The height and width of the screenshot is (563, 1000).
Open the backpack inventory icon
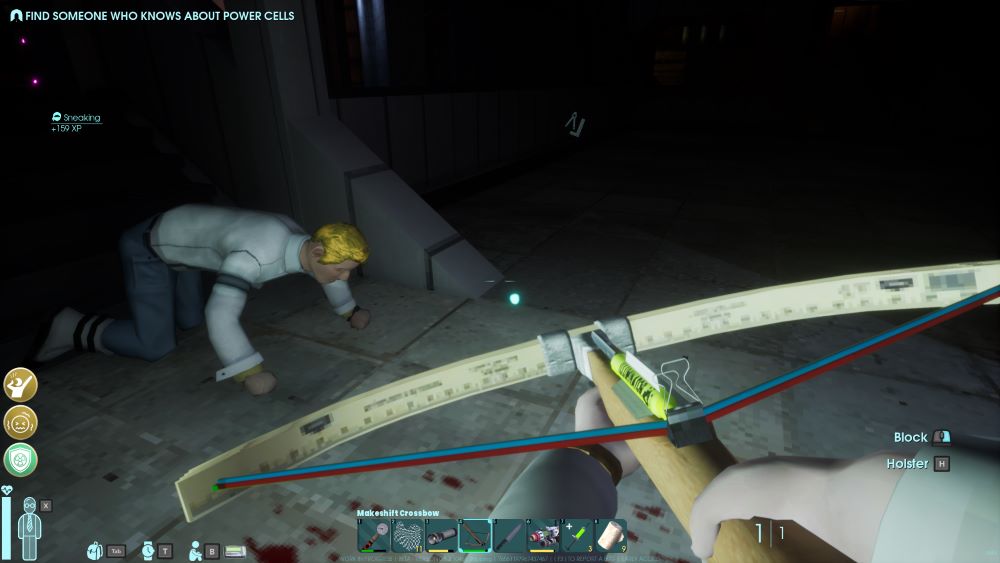96,550
